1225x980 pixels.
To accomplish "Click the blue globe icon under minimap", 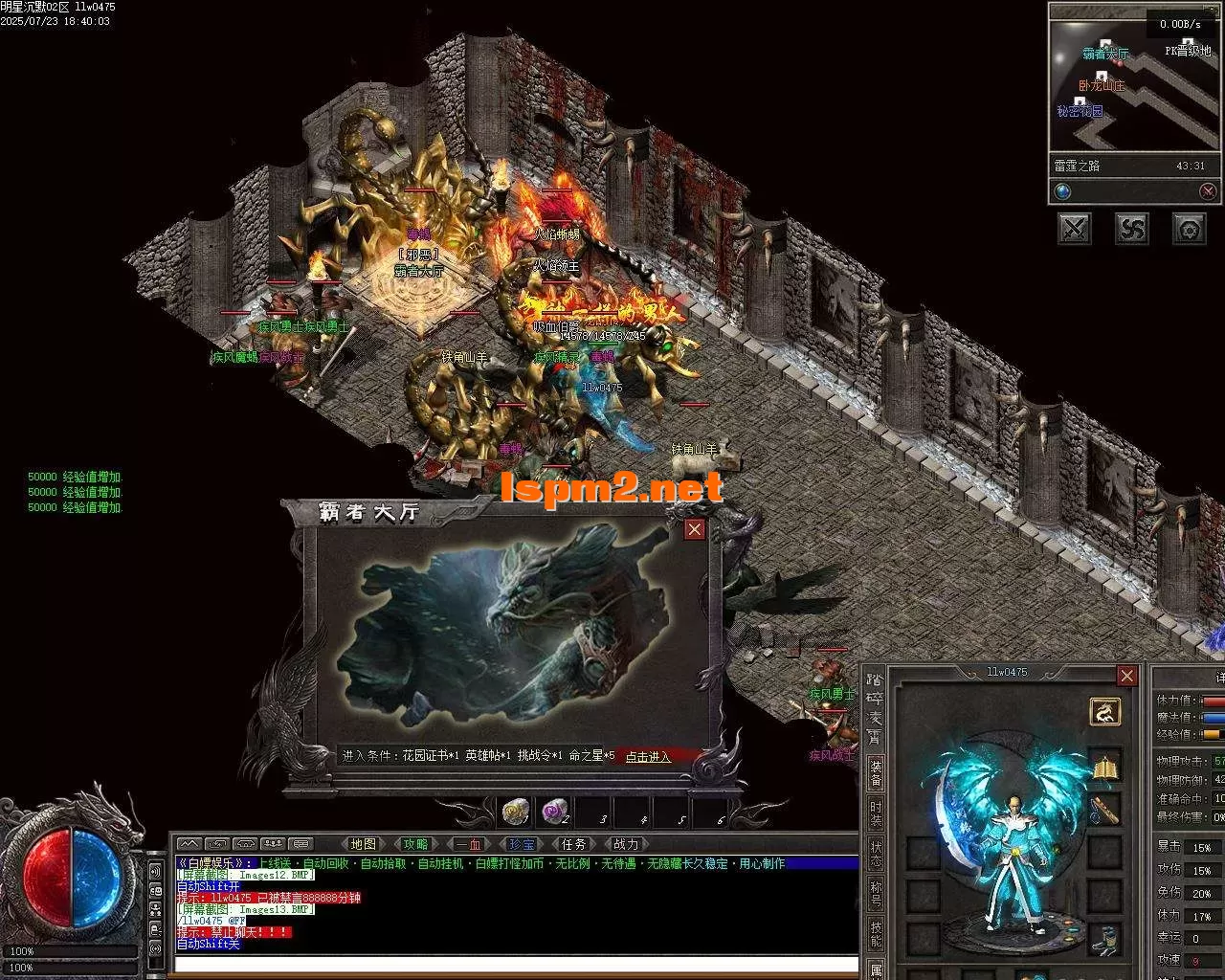I will 1062,191.
